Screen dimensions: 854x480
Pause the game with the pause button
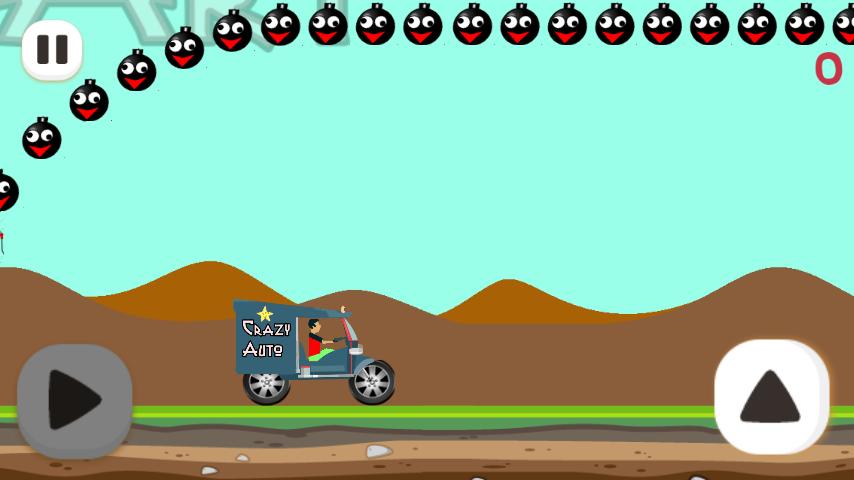52,49
